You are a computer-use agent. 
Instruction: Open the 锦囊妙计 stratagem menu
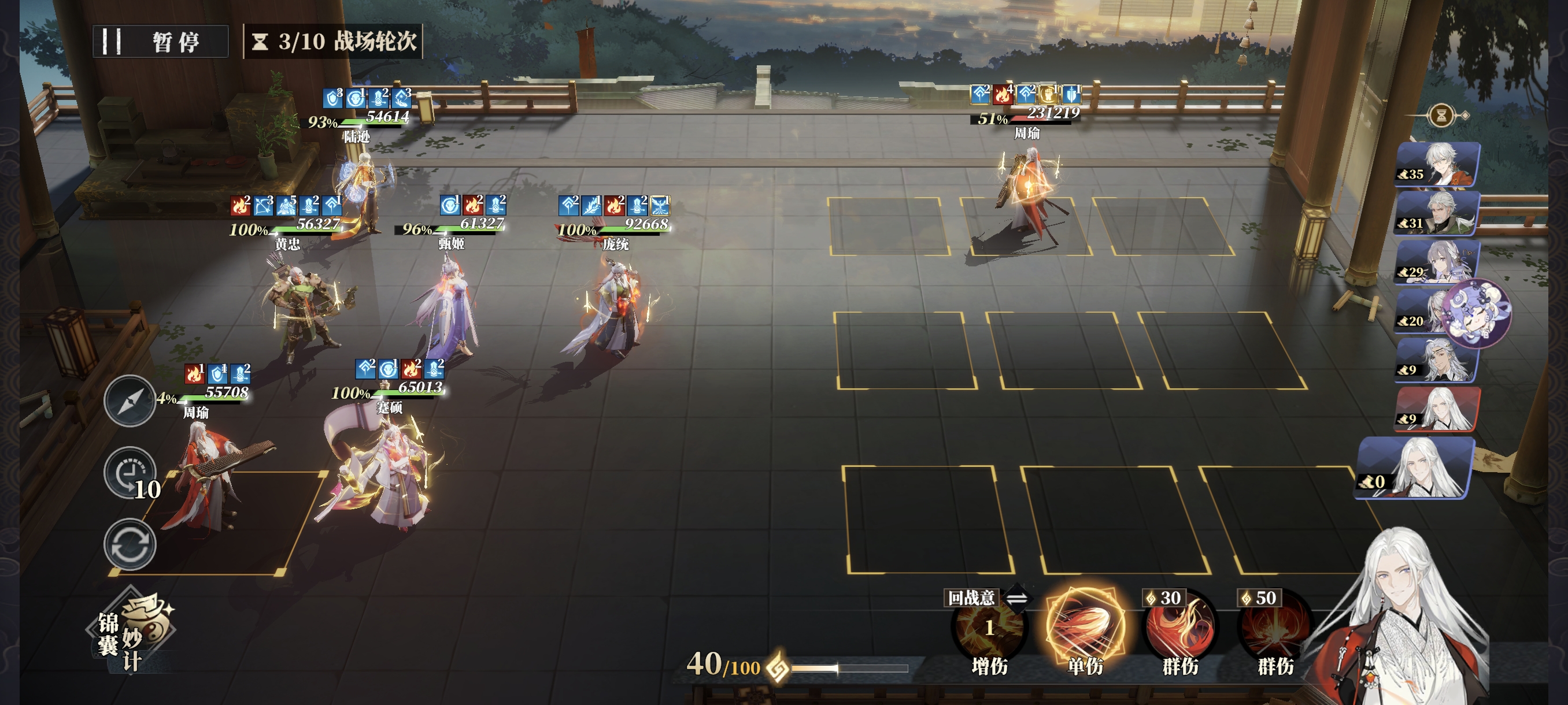click(130, 633)
